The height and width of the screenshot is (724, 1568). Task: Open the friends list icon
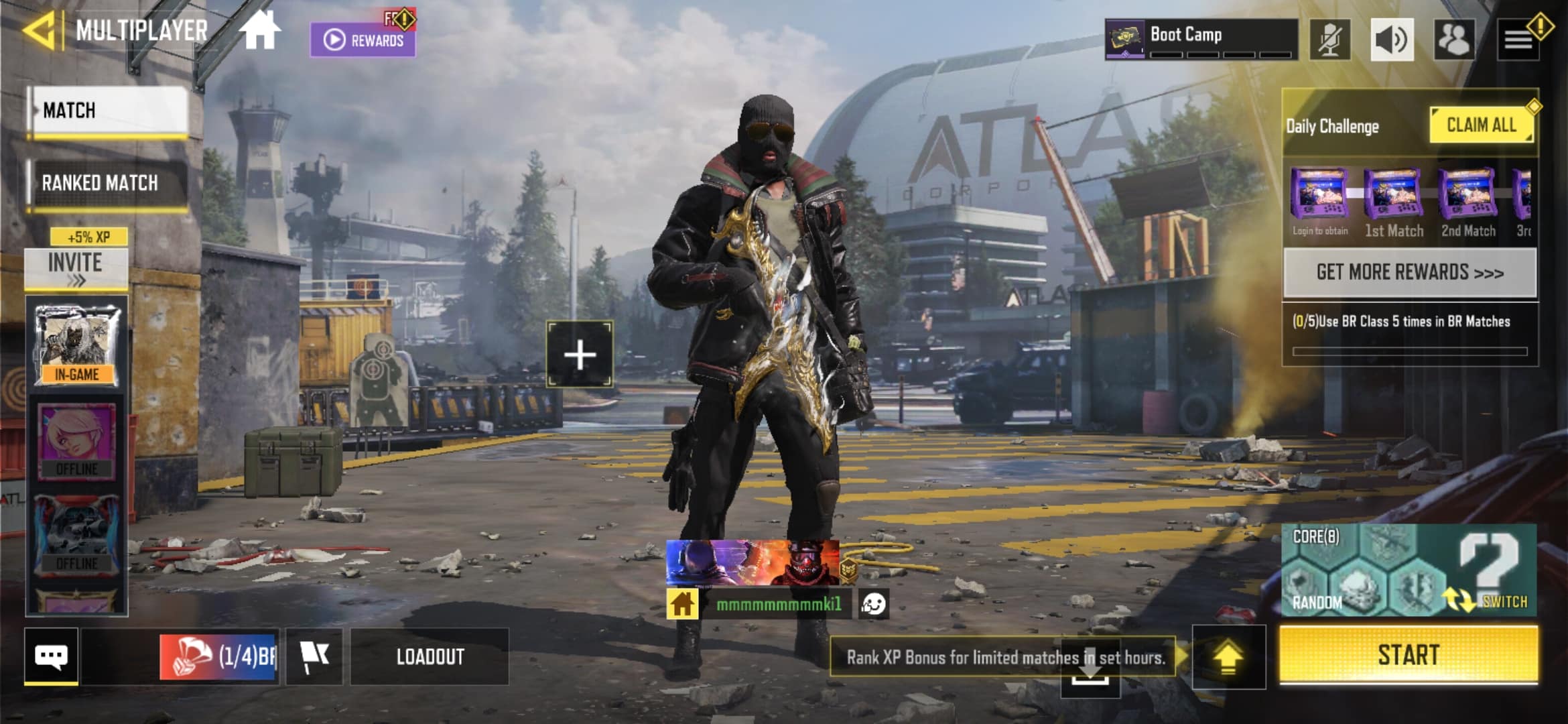pos(1453,39)
